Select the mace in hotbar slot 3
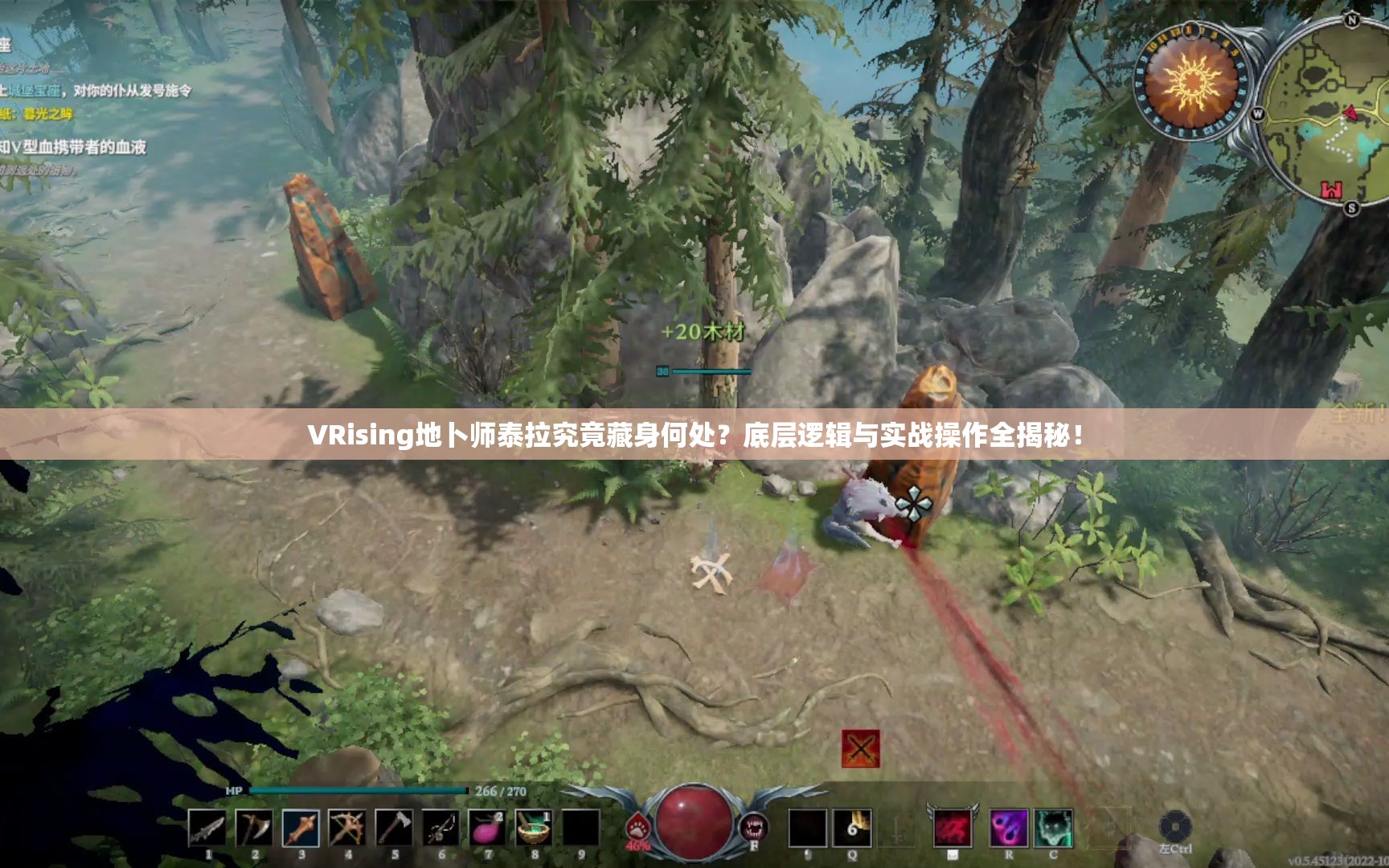This screenshot has height=868, width=1389. [x=299, y=828]
